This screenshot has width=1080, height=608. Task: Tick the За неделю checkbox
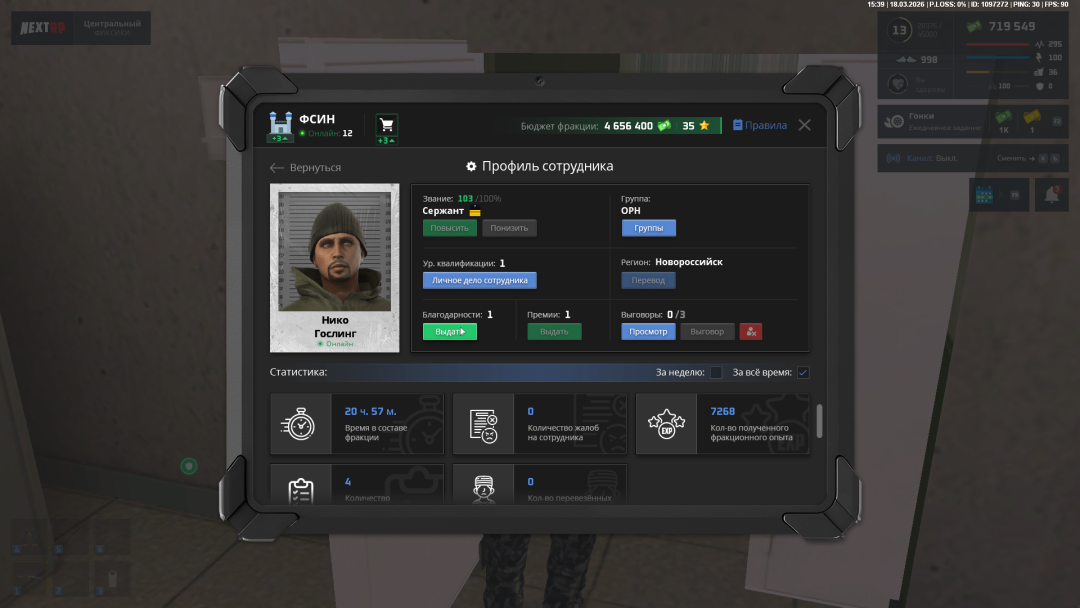(716, 373)
